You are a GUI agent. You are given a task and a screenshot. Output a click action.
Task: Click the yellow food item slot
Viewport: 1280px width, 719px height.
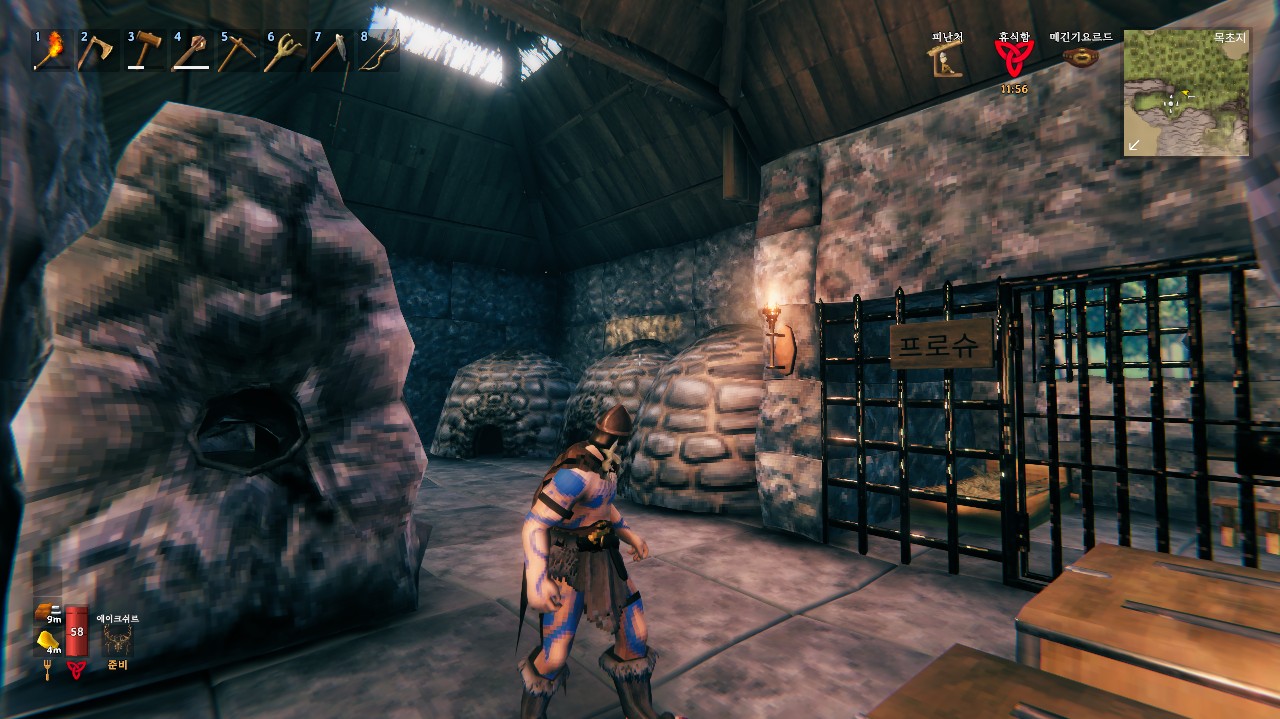tap(46, 641)
